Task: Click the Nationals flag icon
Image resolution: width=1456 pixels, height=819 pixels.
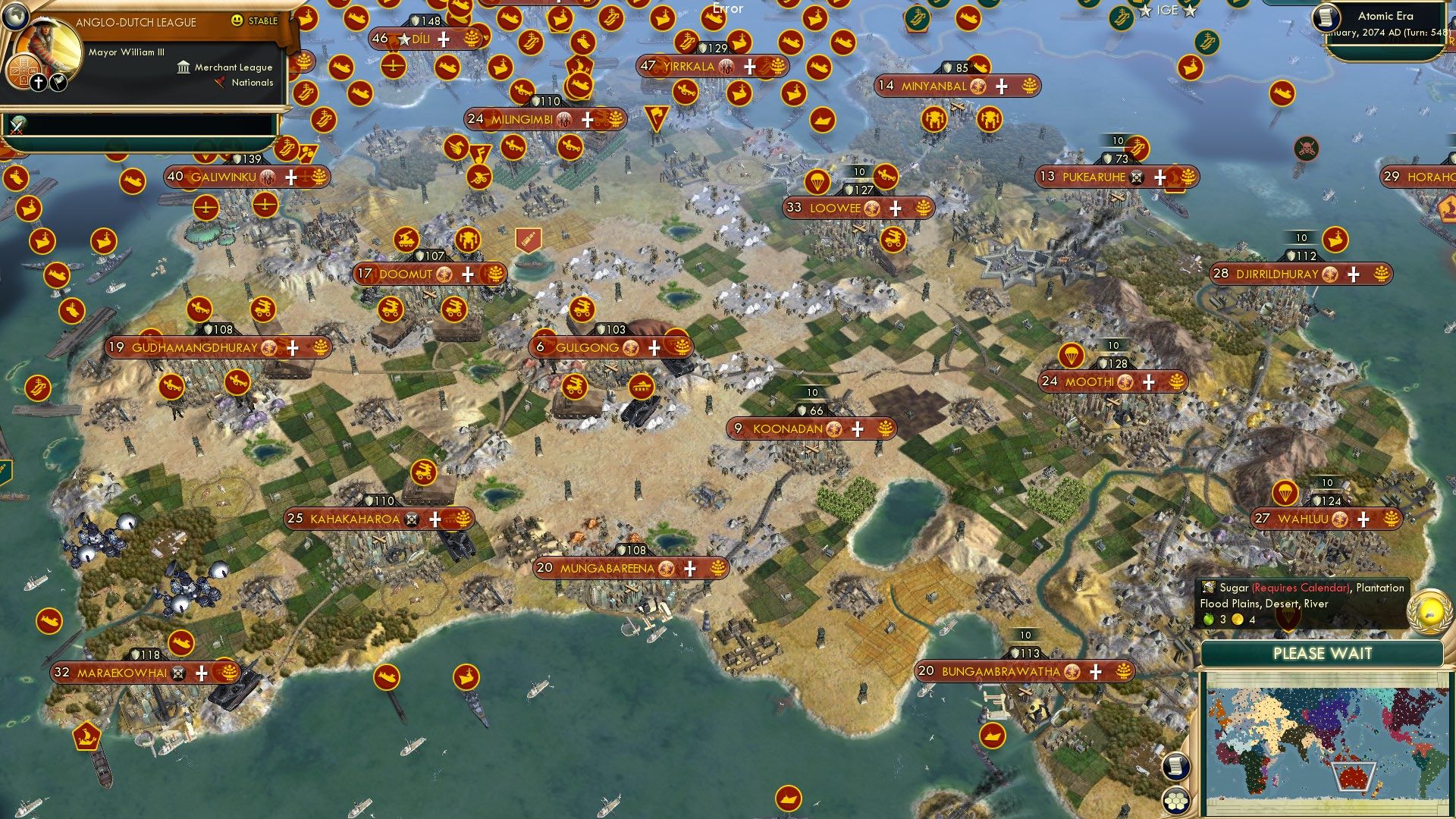Action: 220,82
